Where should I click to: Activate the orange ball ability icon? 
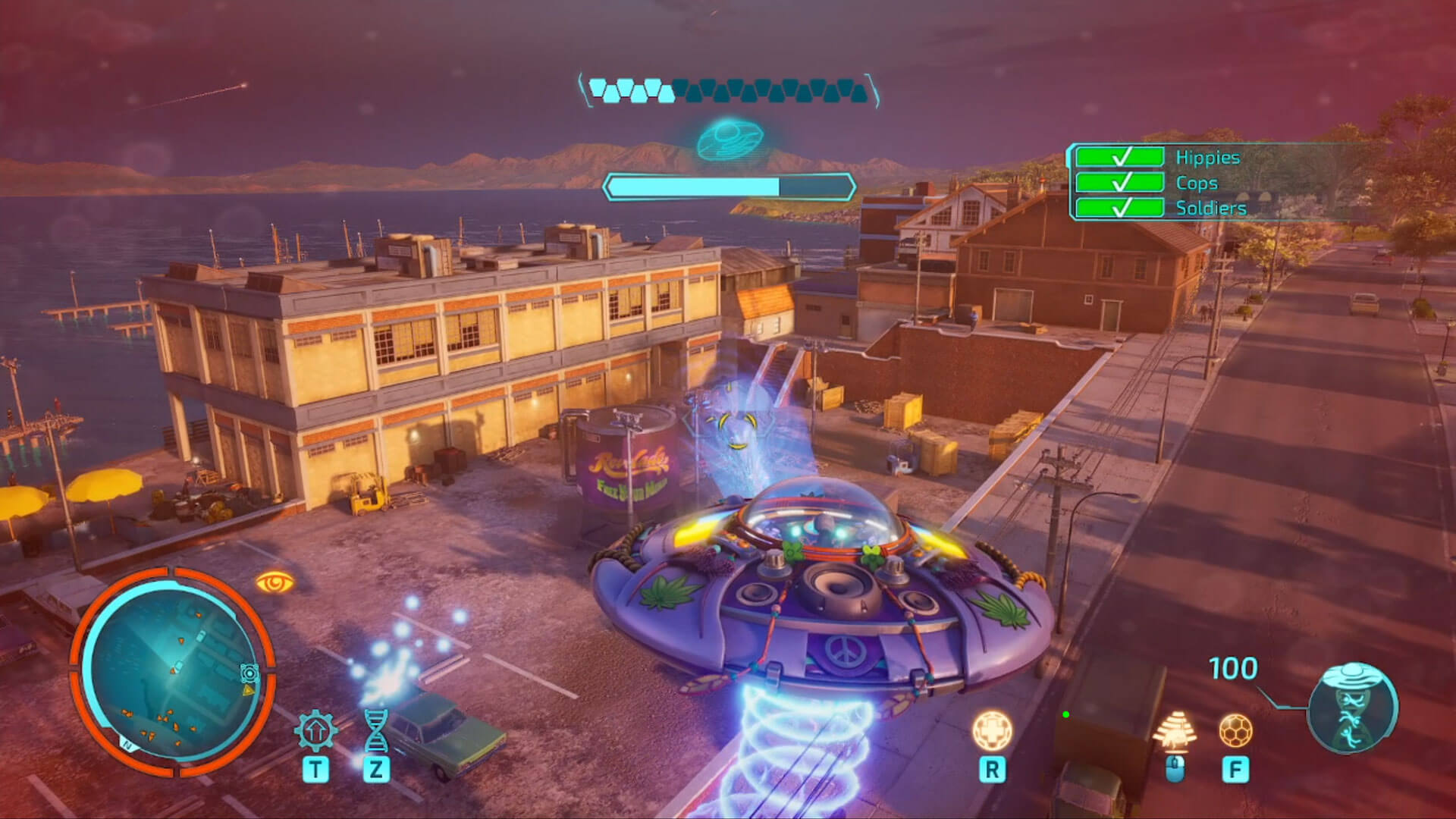tap(1235, 730)
